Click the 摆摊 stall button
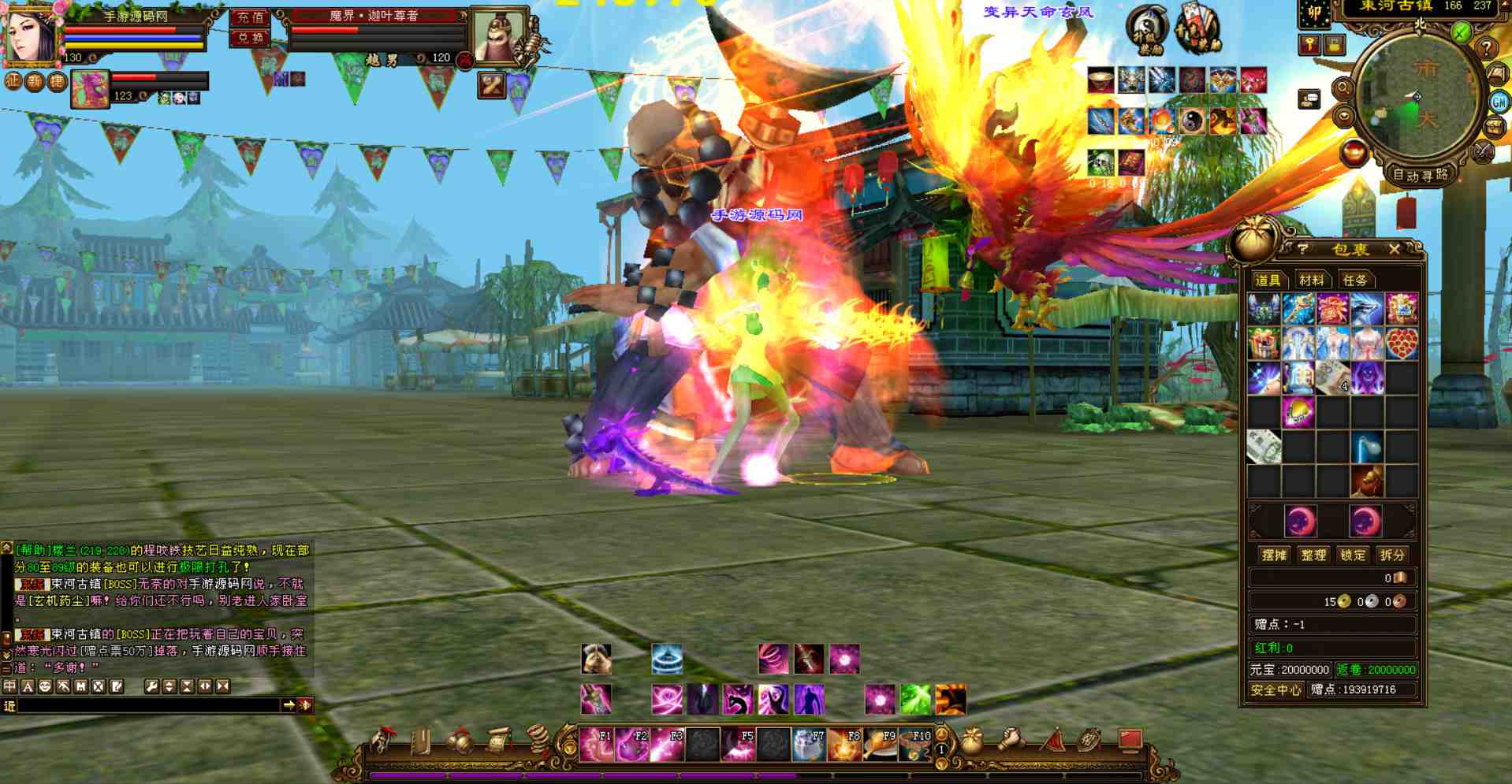The width and height of the screenshot is (1512, 784). (1274, 555)
